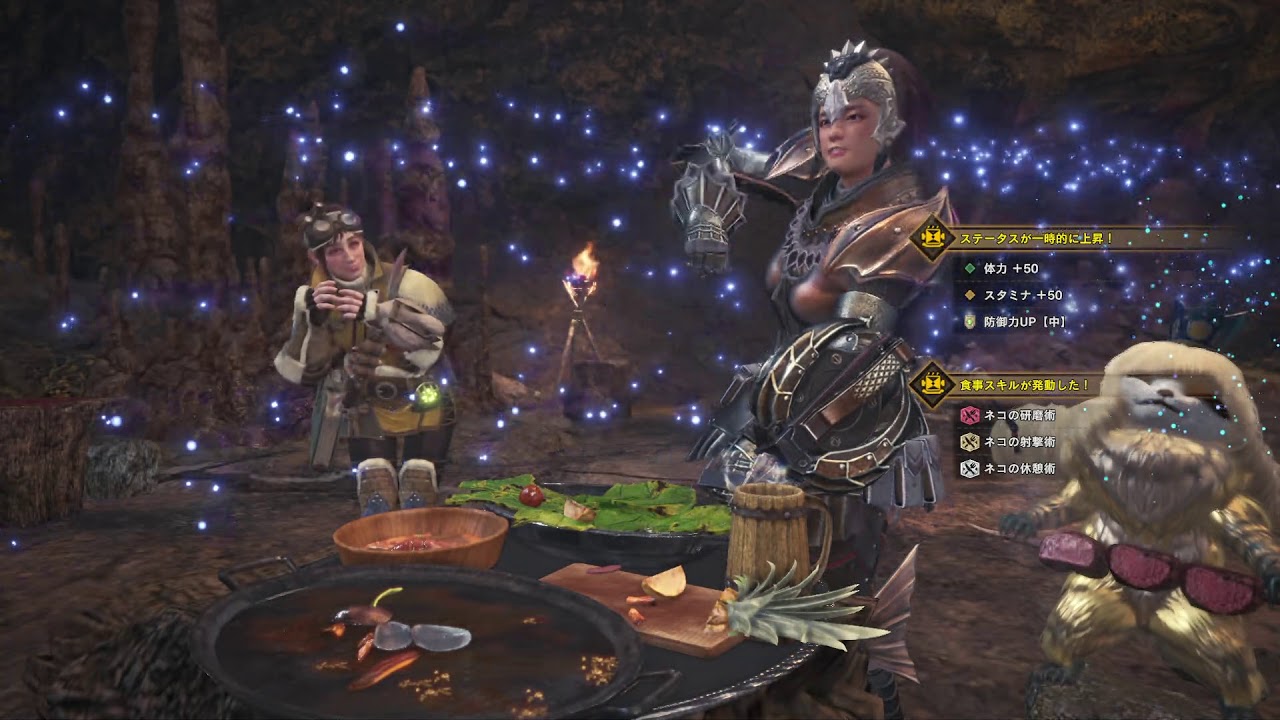The width and height of the screenshot is (1280, 720).
Task: Select the ネコの研磨術 food skill entry
Action: (x=1008, y=415)
